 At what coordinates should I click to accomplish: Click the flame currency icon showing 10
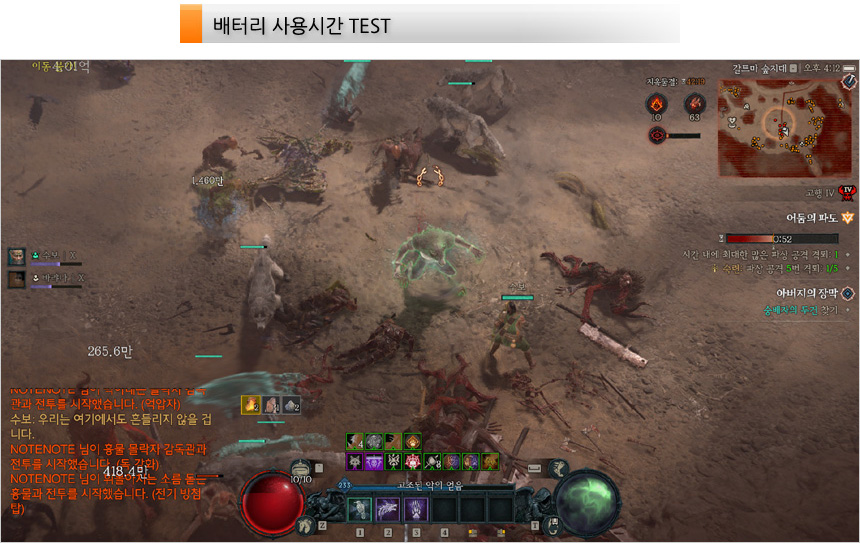tap(656, 103)
